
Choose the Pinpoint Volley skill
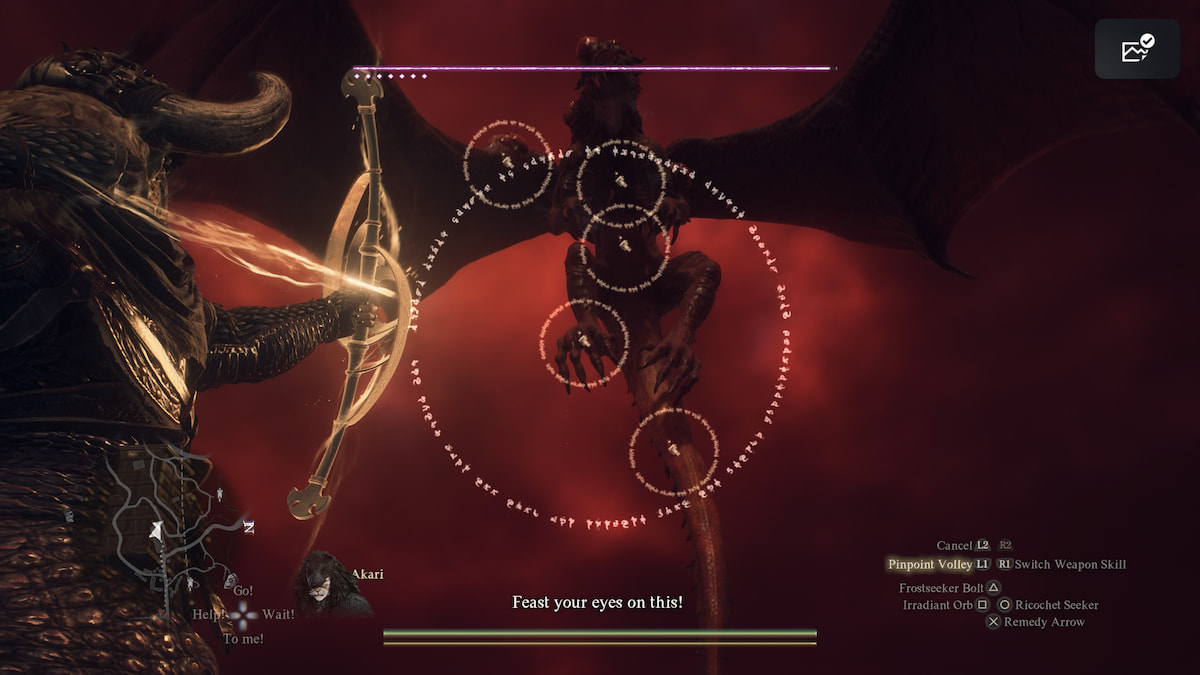point(929,564)
